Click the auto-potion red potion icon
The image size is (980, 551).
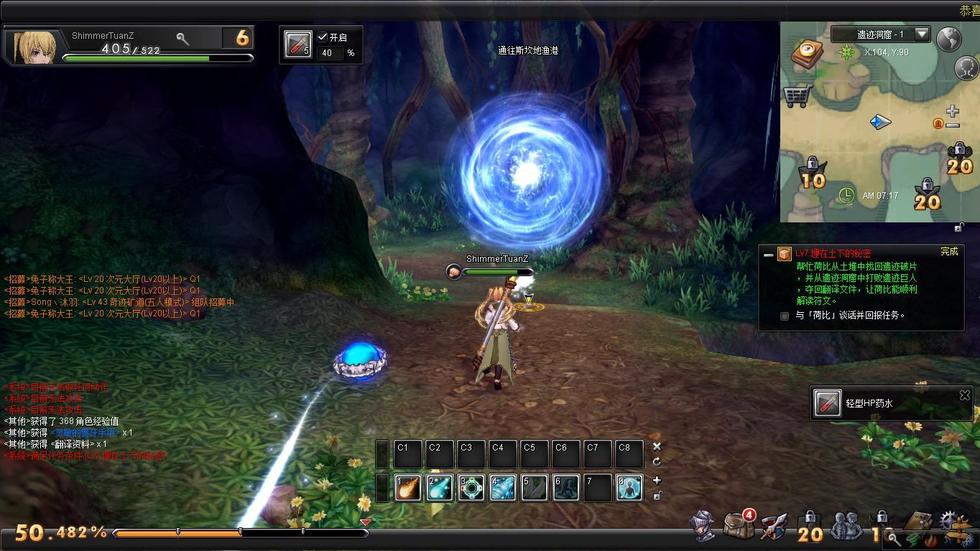298,44
